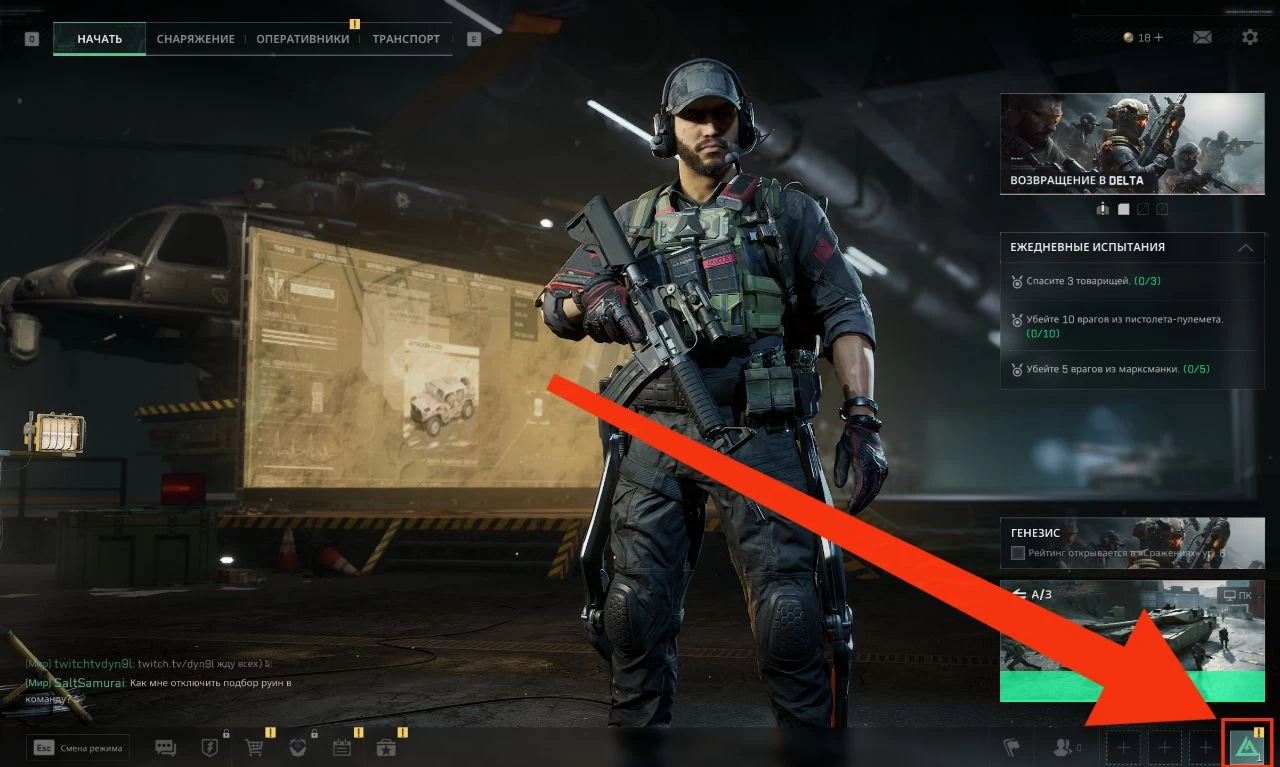Select the ОПЕРАТИВНИКИ tab
Image resolution: width=1280 pixels, height=767 pixels.
pos(302,39)
